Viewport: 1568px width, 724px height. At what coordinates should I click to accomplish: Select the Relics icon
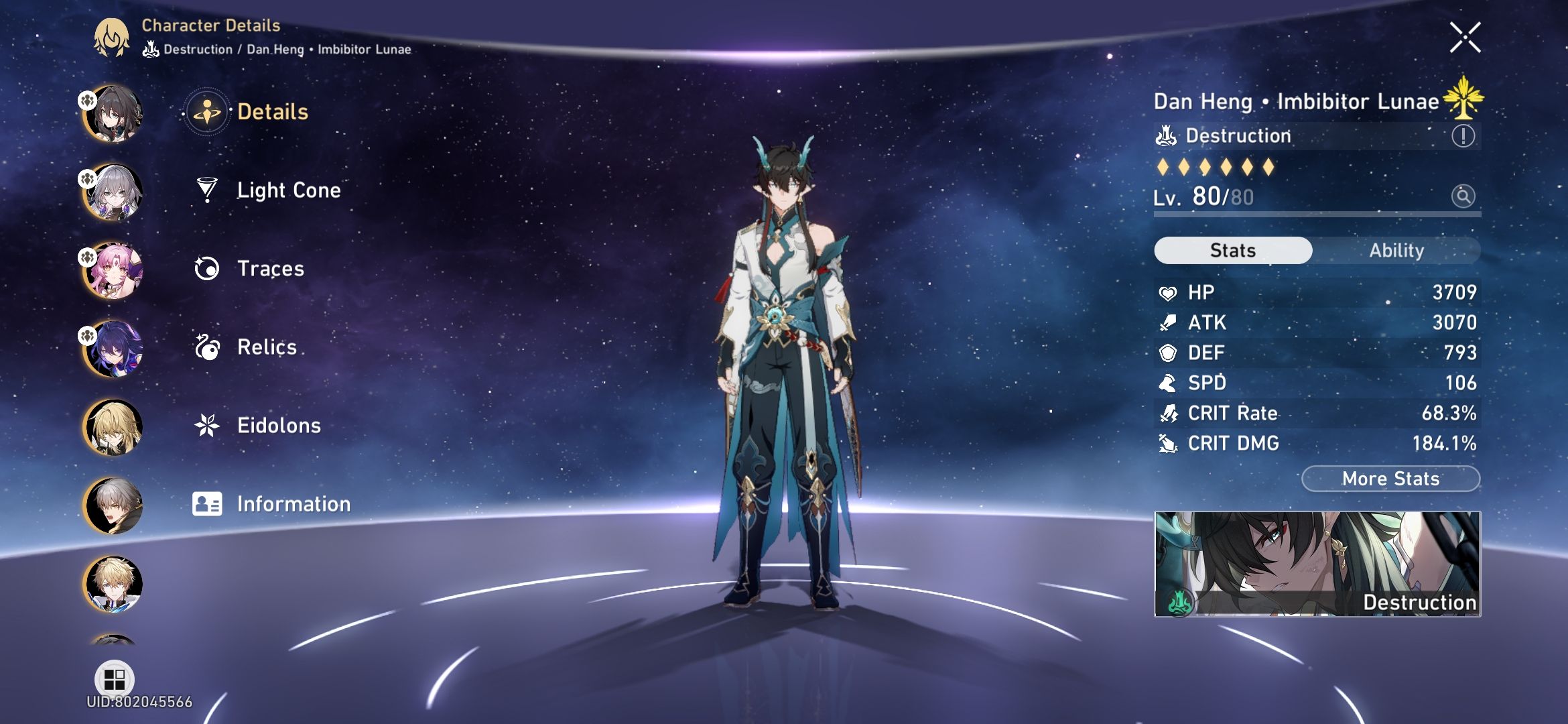pyautogui.click(x=208, y=347)
